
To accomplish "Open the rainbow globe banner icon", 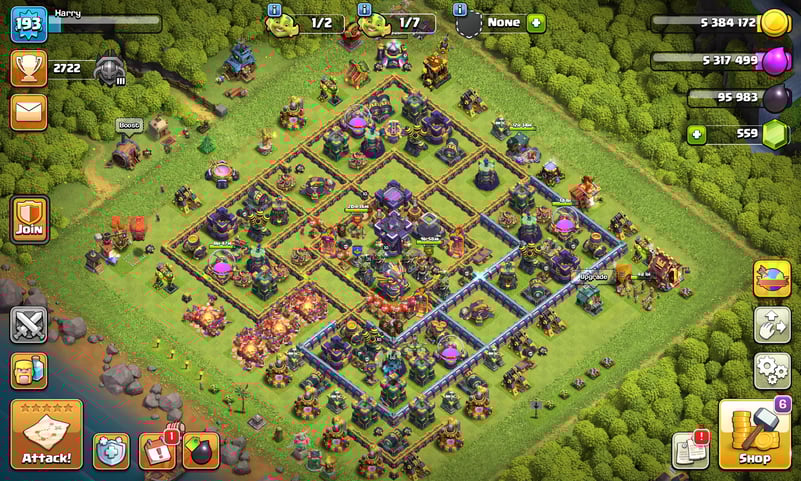I will click(772, 278).
